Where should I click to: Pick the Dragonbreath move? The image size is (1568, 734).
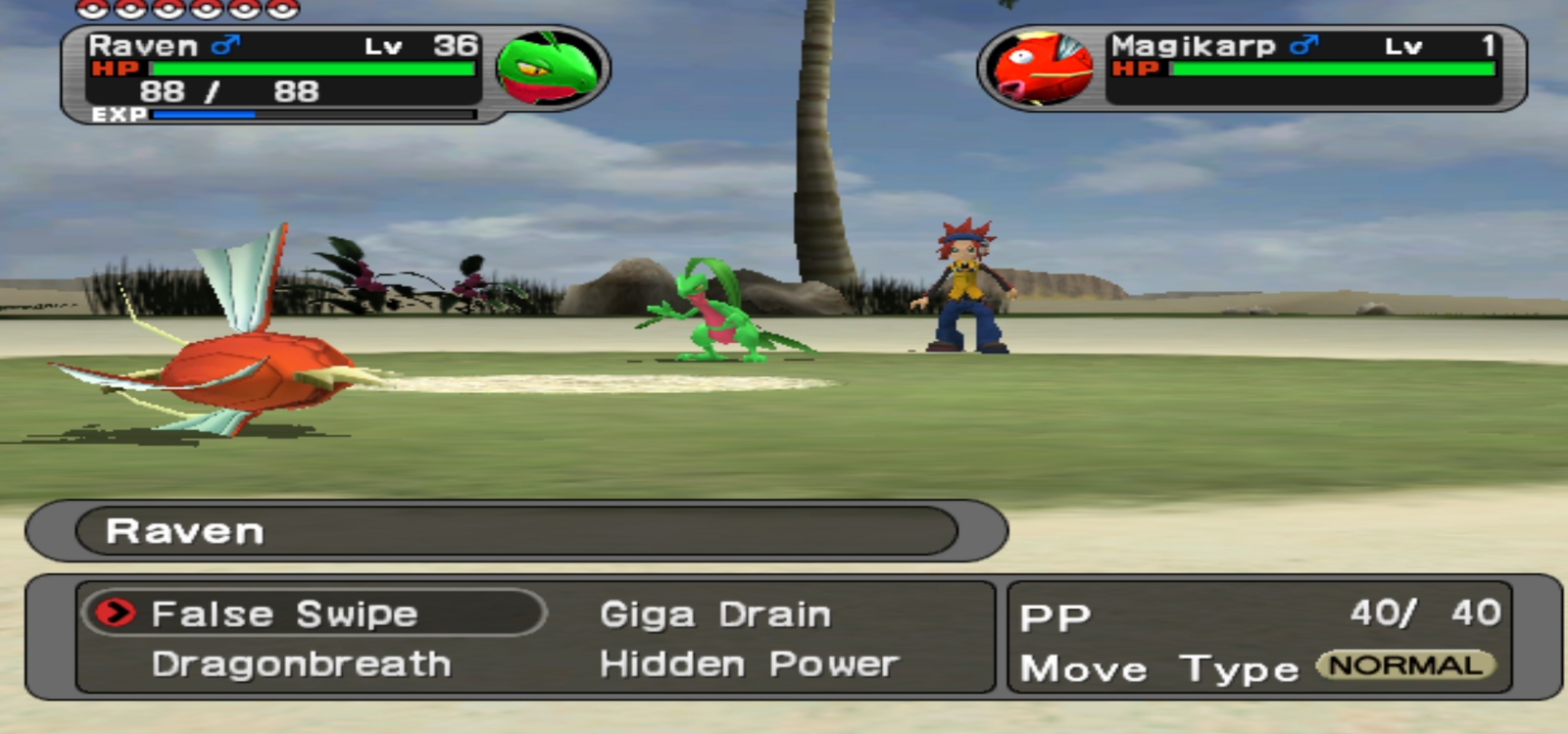click(x=301, y=664)
